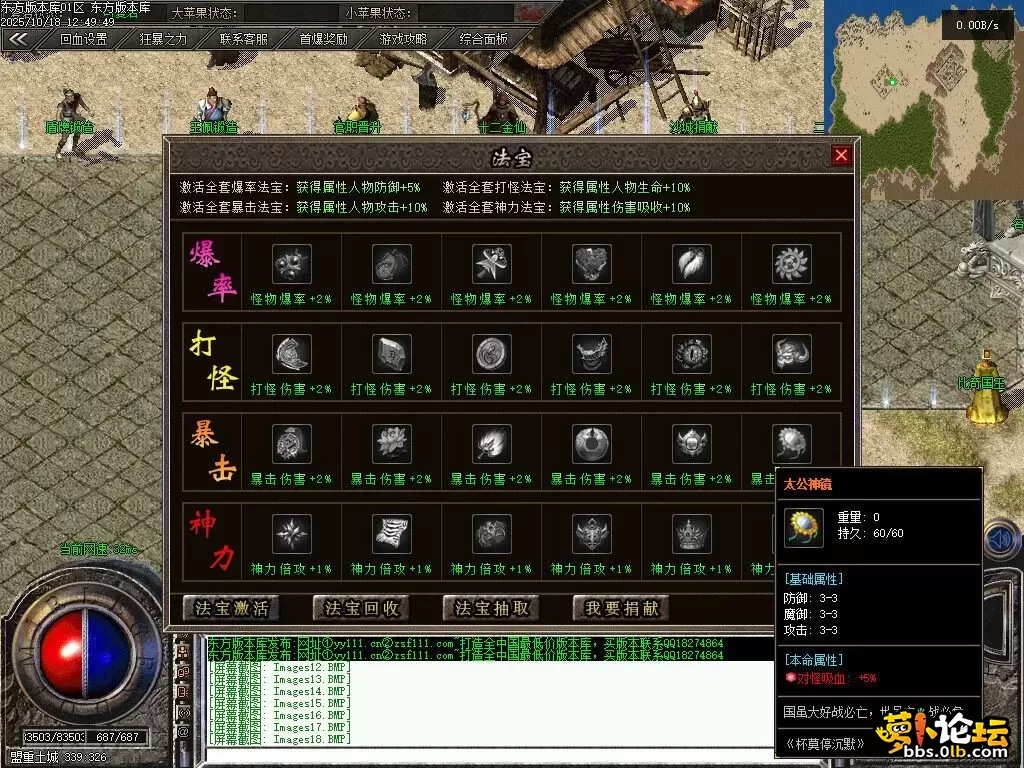Select the first 神力倍攻 treasure icon
Image resolution: width=1024 pixels, height=768 pixels.
[x=292, y=534]
